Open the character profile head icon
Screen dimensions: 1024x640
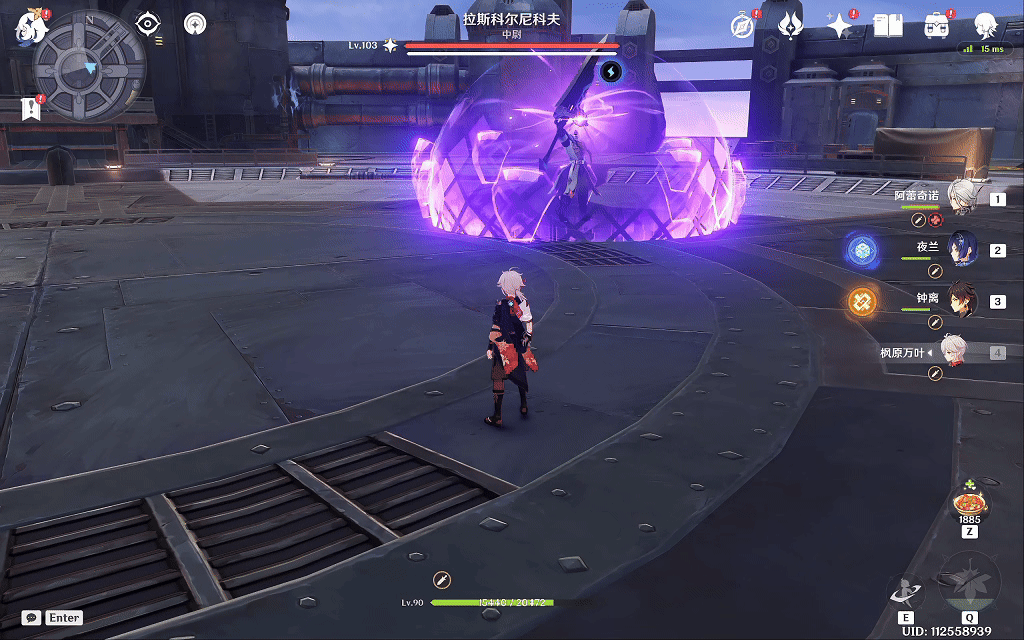(987, 26)
